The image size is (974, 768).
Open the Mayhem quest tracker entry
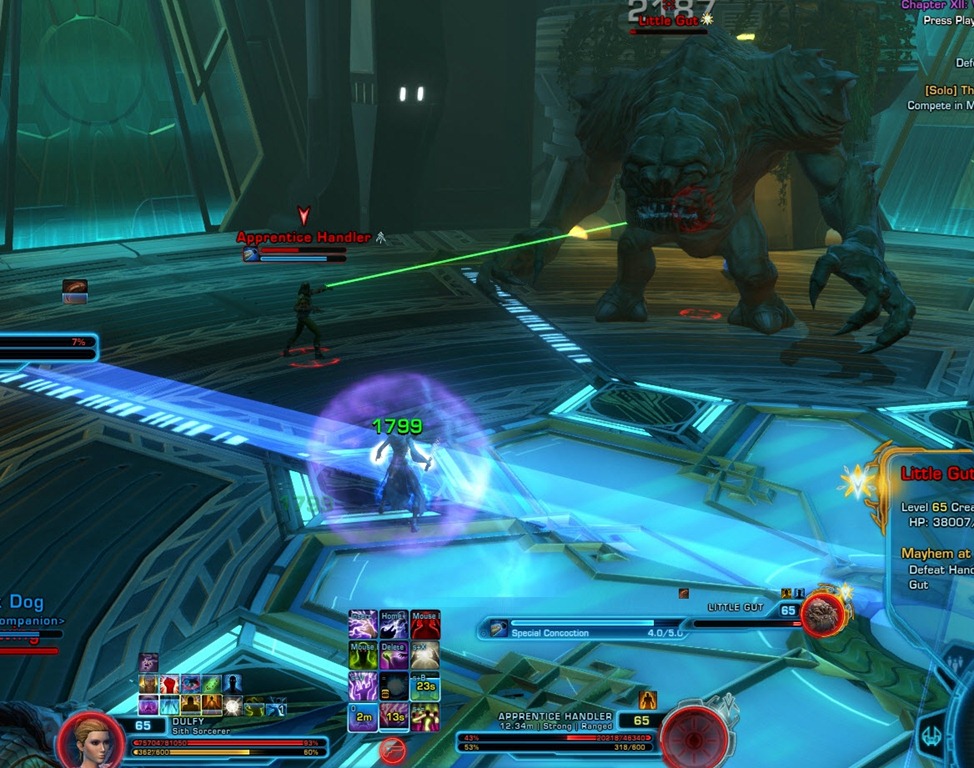[935, 553]
